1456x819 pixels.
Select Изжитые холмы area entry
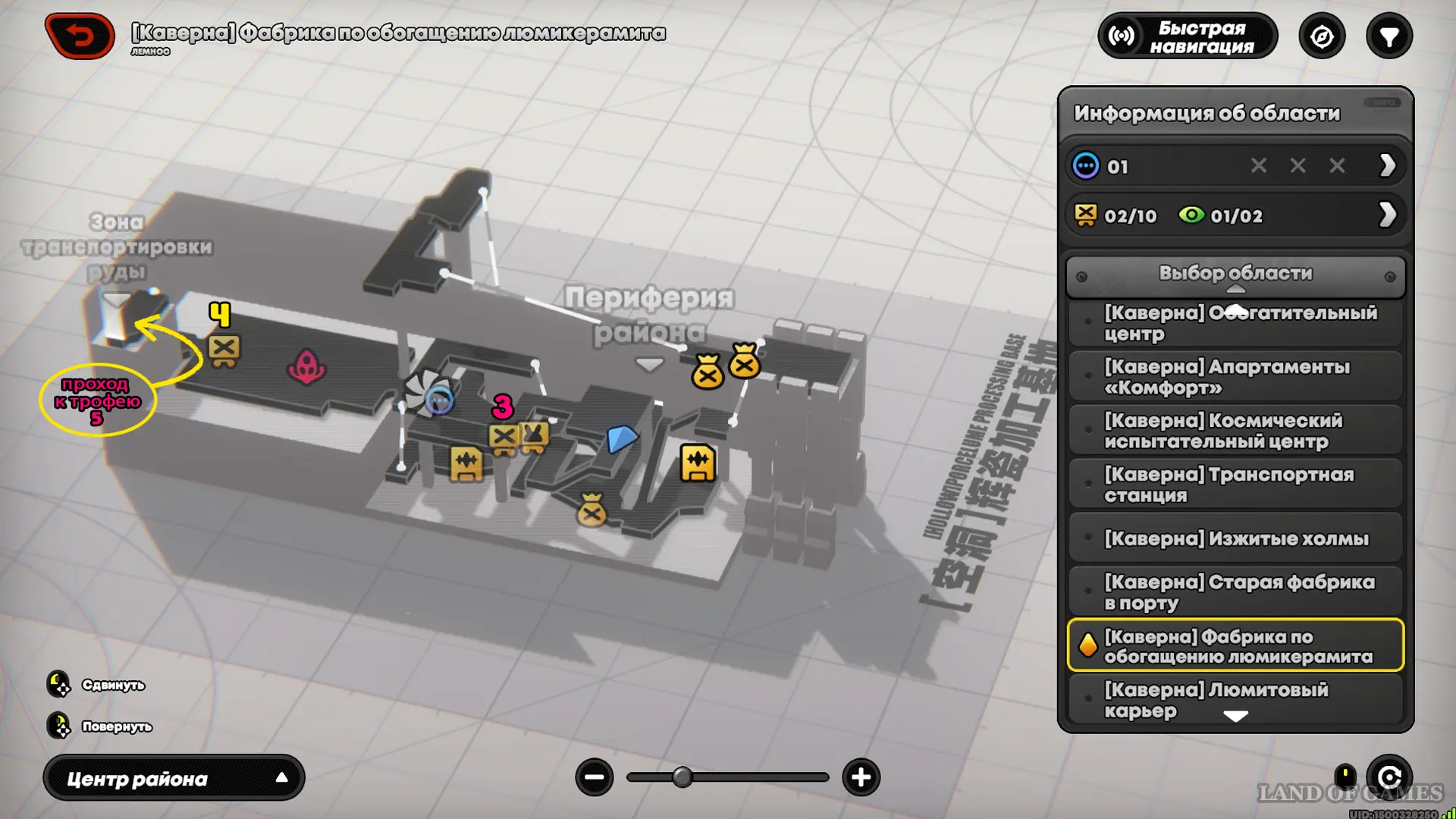[1235, 538]
